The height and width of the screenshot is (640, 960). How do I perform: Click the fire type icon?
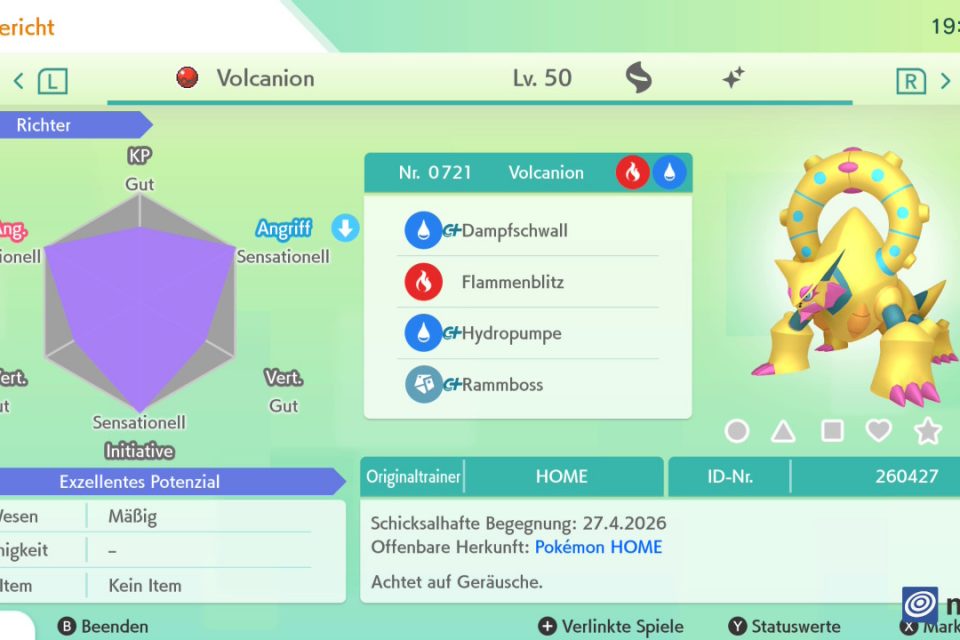pyautogui.click(x=632, y=173)
